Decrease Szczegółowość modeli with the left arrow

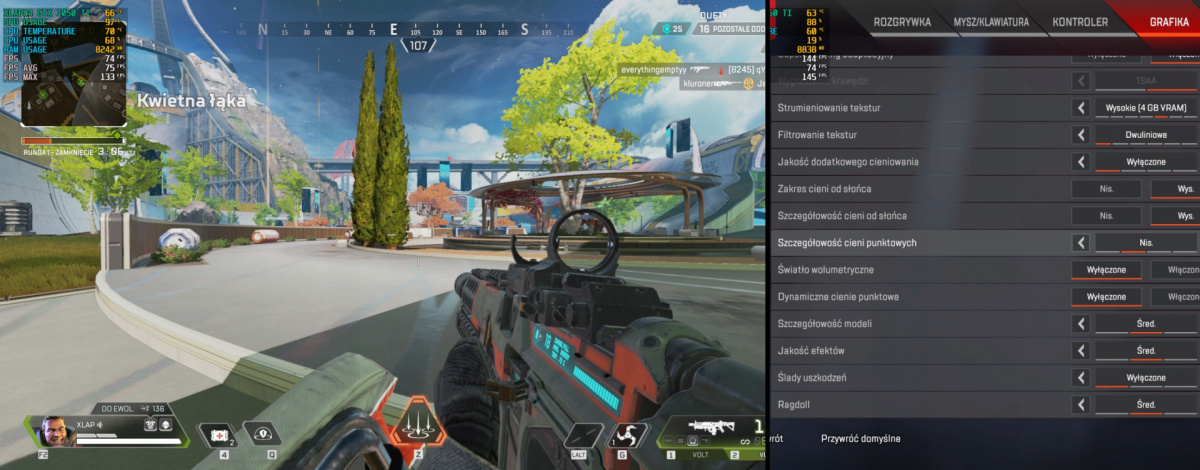(1081, 324)
